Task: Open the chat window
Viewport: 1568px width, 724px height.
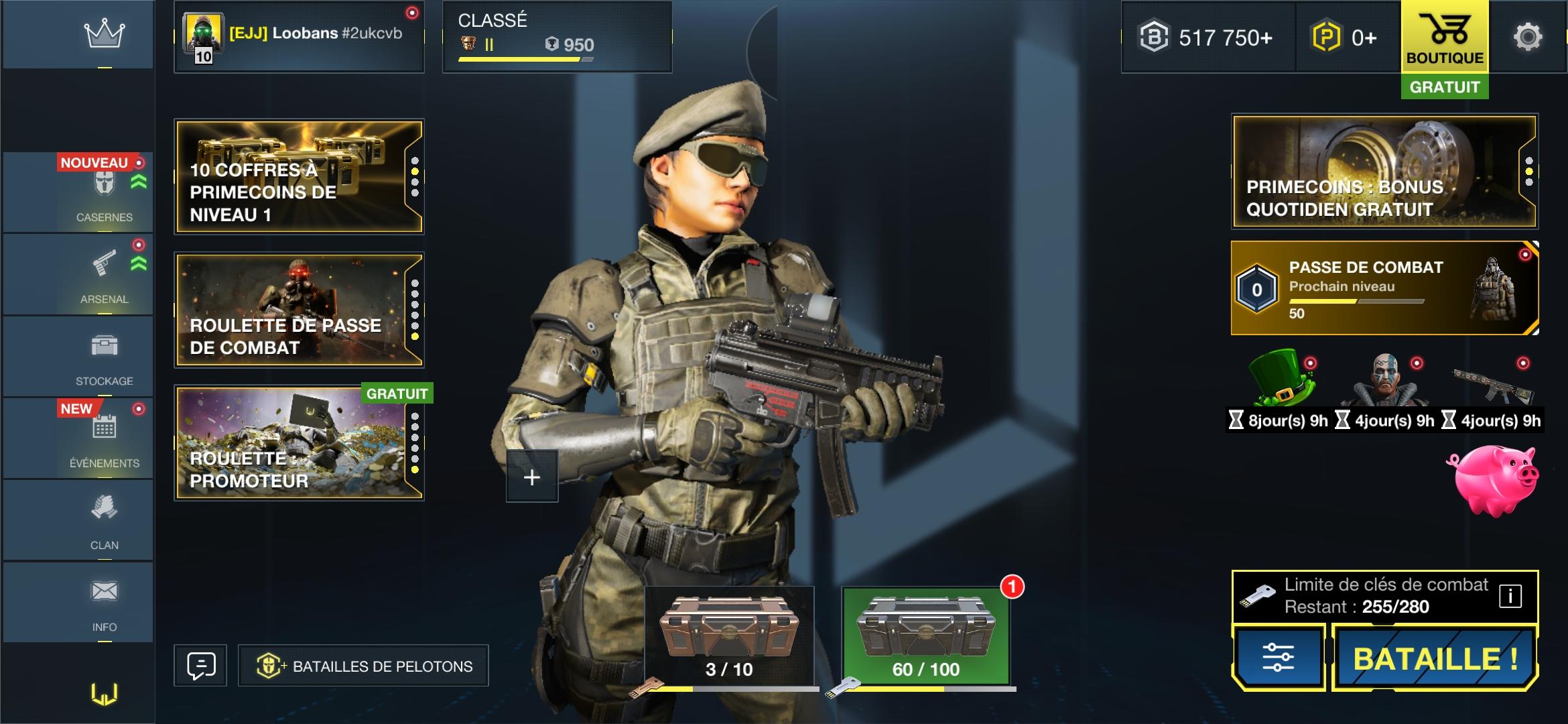Action: (200, 666)
